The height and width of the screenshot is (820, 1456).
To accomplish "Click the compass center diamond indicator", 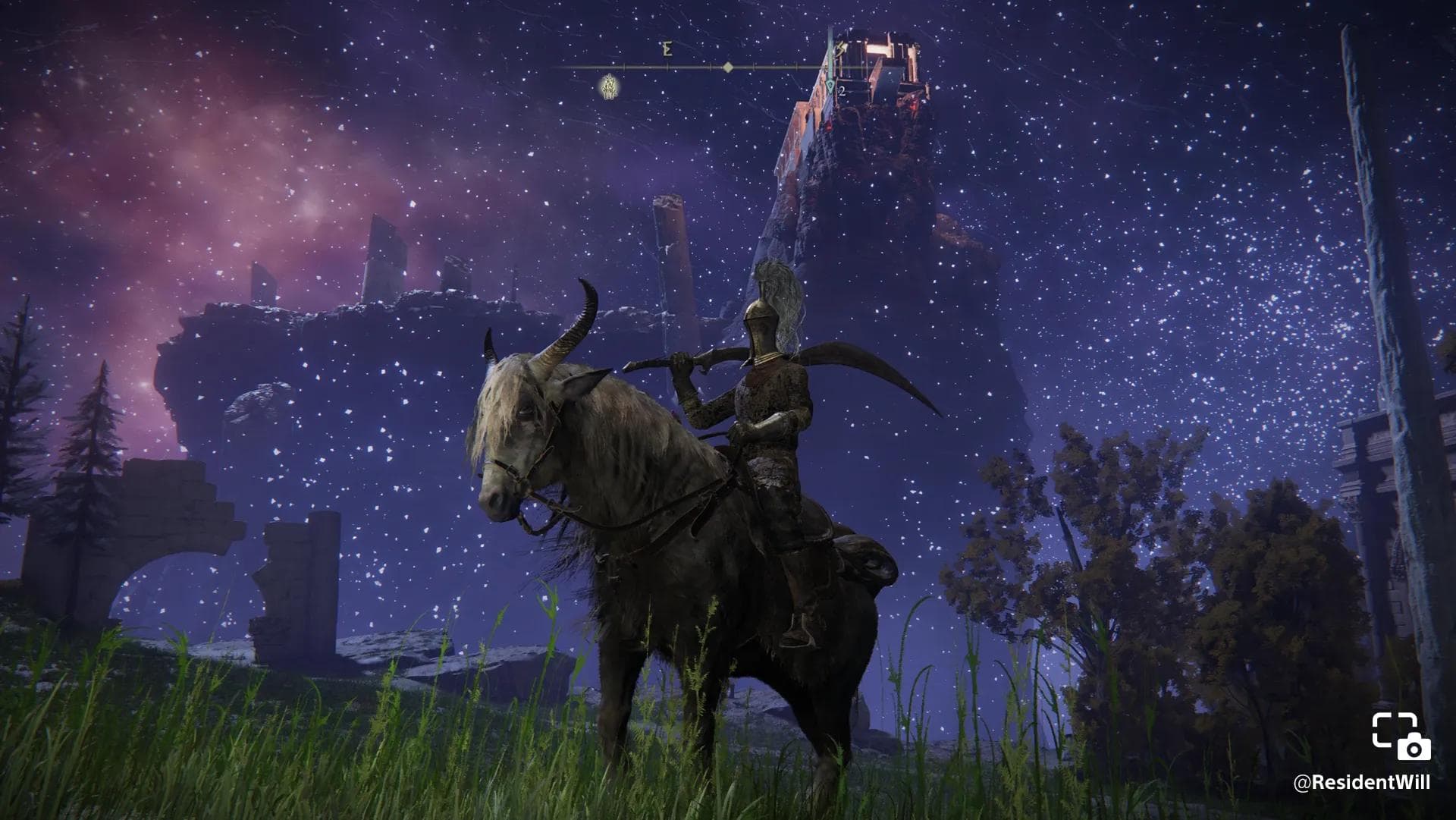I will point(728,68).
